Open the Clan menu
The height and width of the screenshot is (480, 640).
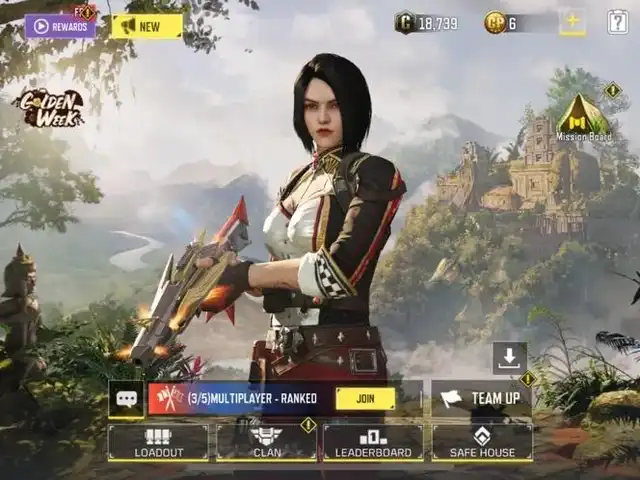click(x=266, y=442)
